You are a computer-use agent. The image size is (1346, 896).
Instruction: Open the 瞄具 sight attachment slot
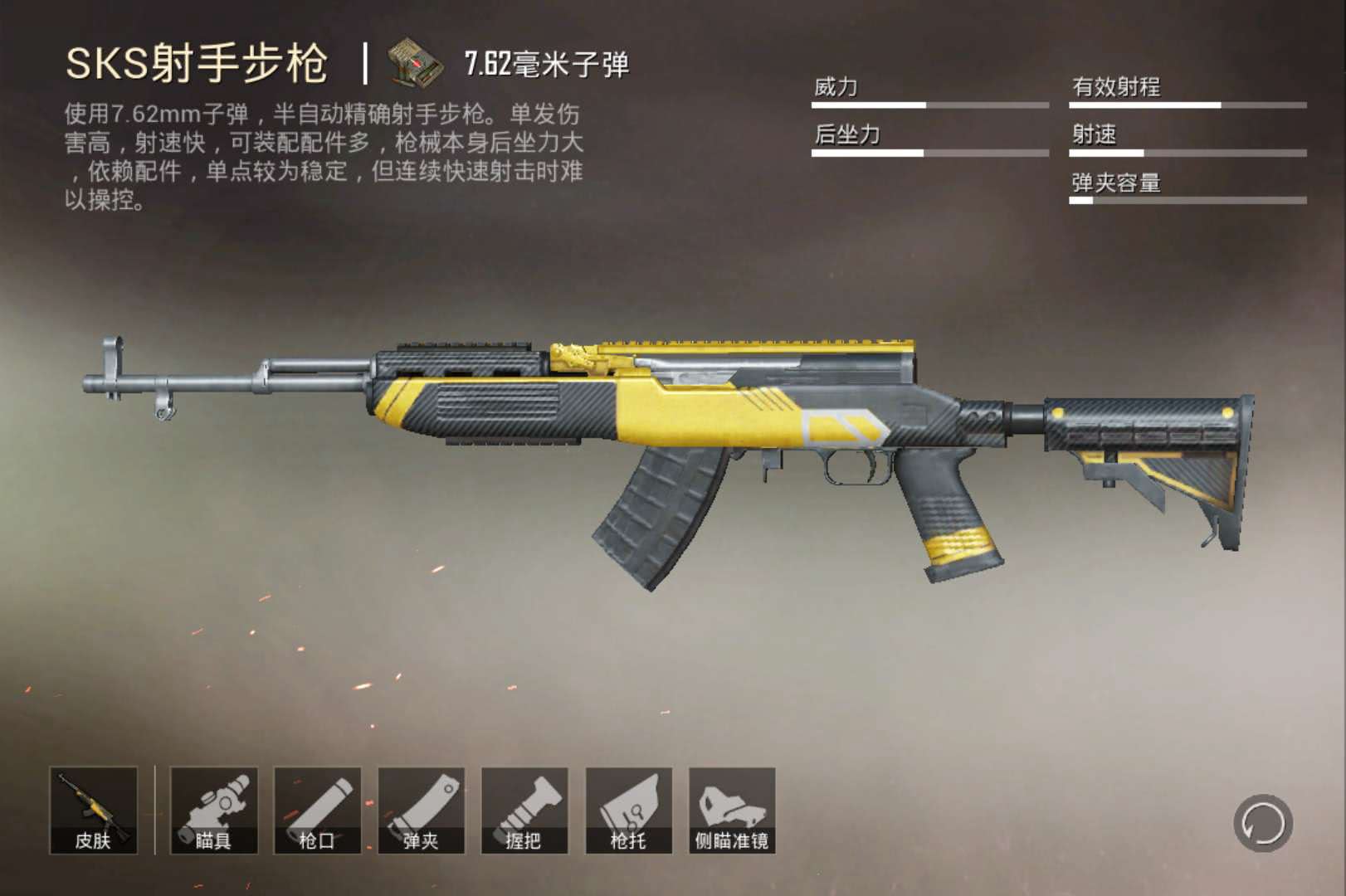tap(213, 811)
